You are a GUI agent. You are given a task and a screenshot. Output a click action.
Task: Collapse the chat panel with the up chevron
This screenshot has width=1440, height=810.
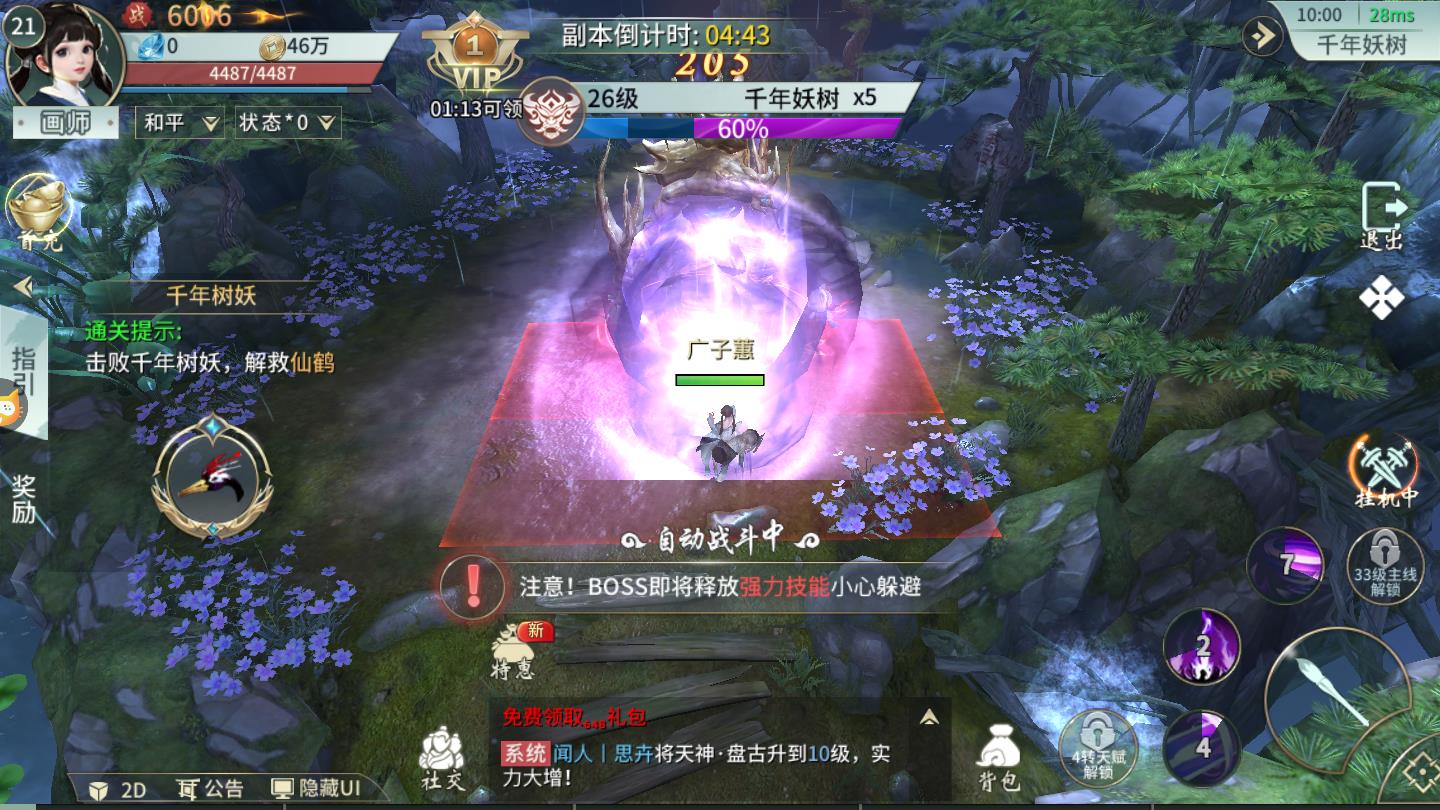click(x=927, y=715)
